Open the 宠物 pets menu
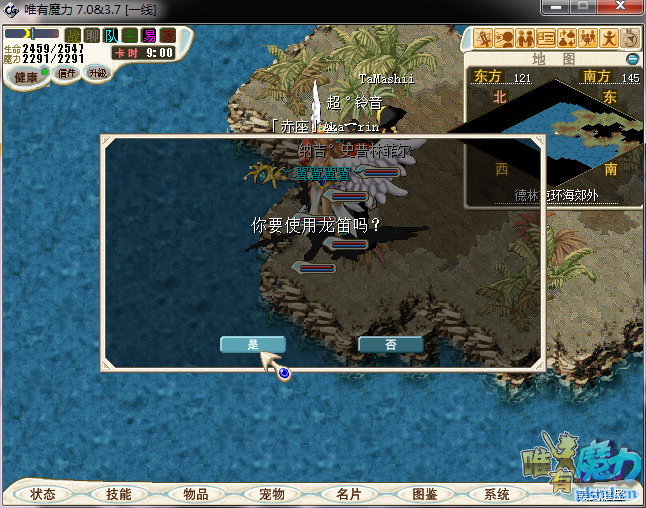Viewport: 646px width, 508px height. click(x=272, y=494)
